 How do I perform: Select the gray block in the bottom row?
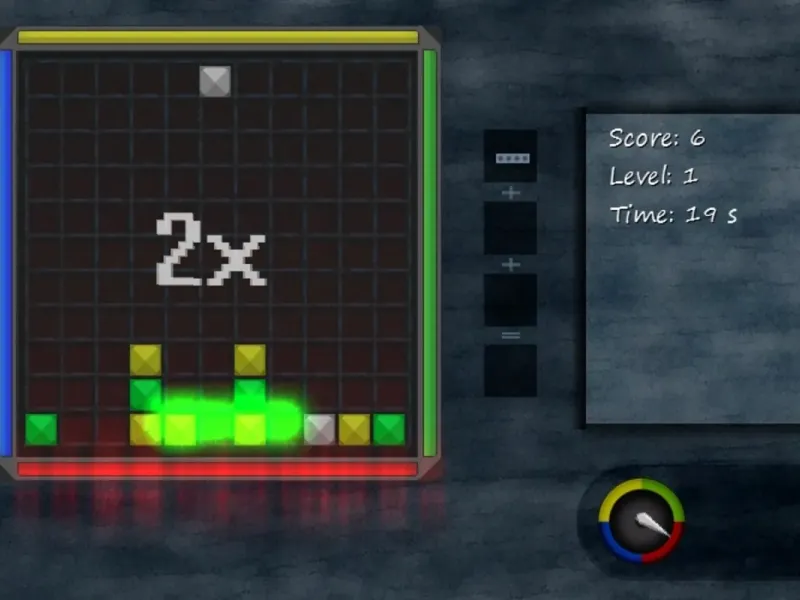pos(319,429)
